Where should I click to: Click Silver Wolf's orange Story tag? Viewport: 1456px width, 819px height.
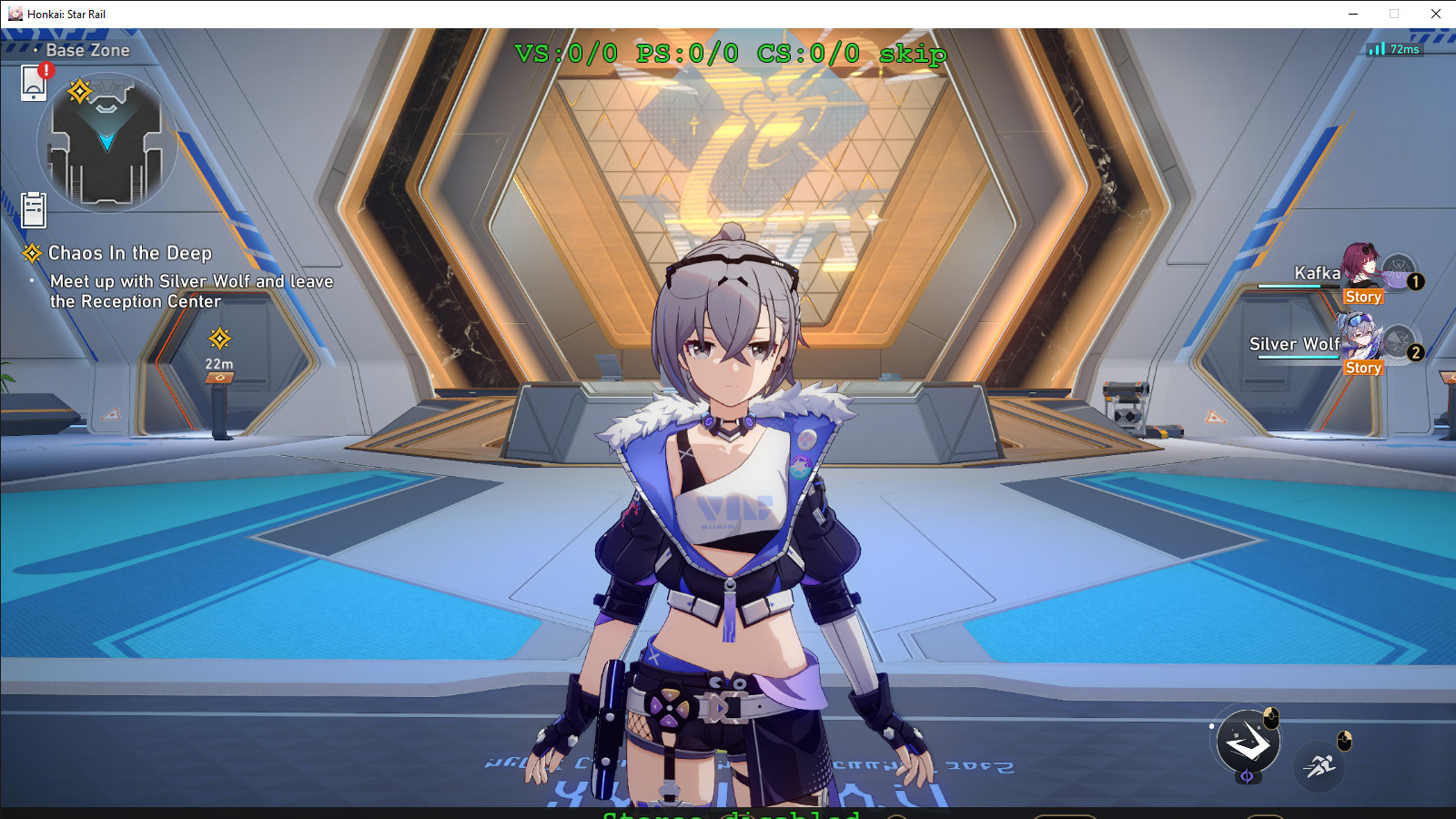tap(1363, 368)
